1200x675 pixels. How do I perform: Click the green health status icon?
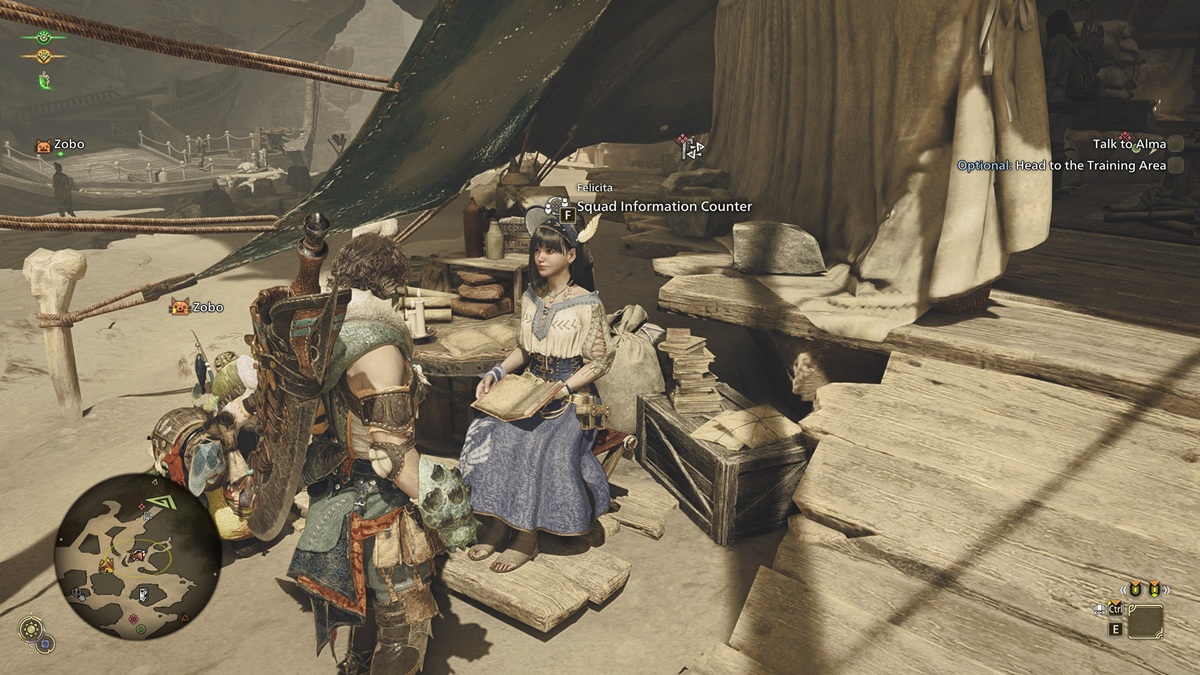click(x=44, y=36)
